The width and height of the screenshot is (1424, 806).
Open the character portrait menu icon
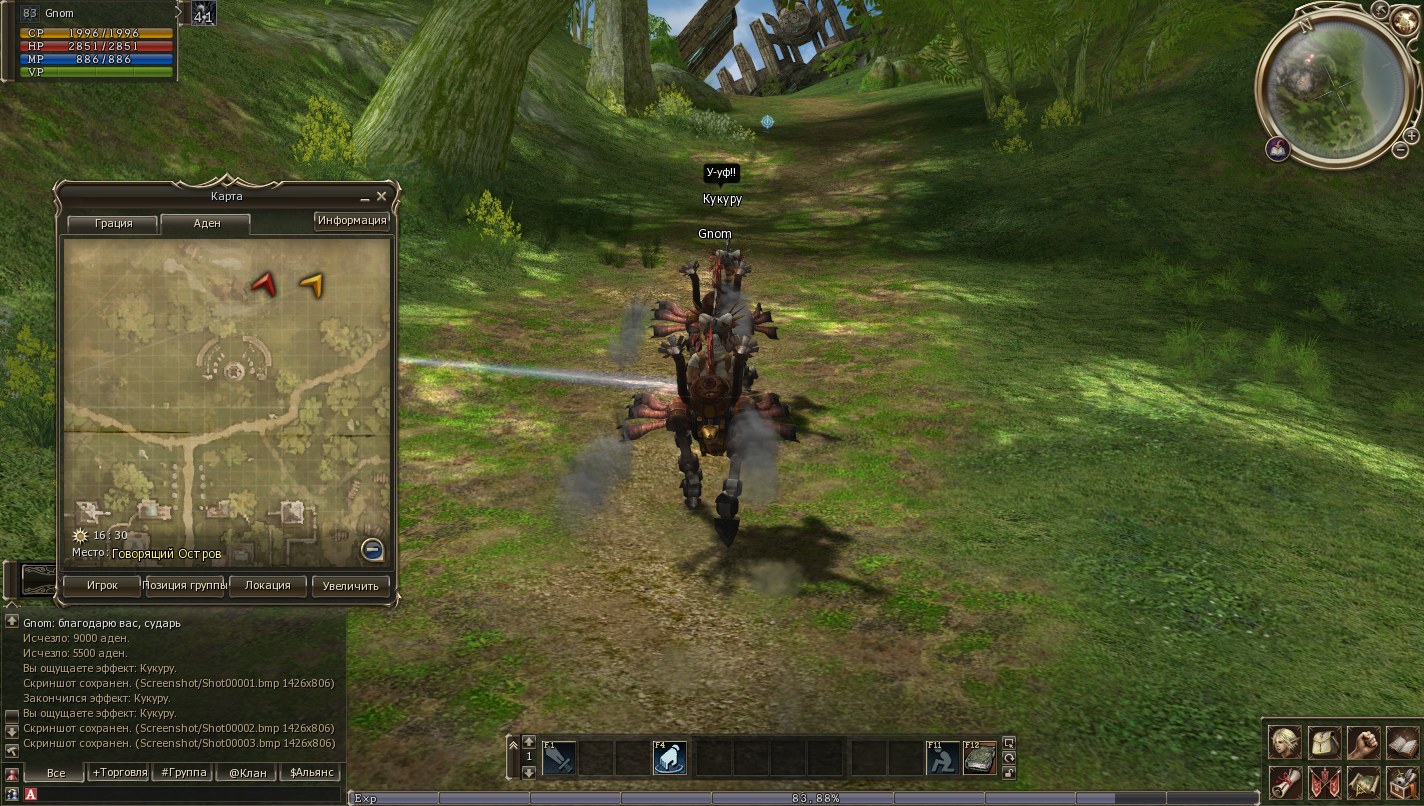[x=1284, y=741]
